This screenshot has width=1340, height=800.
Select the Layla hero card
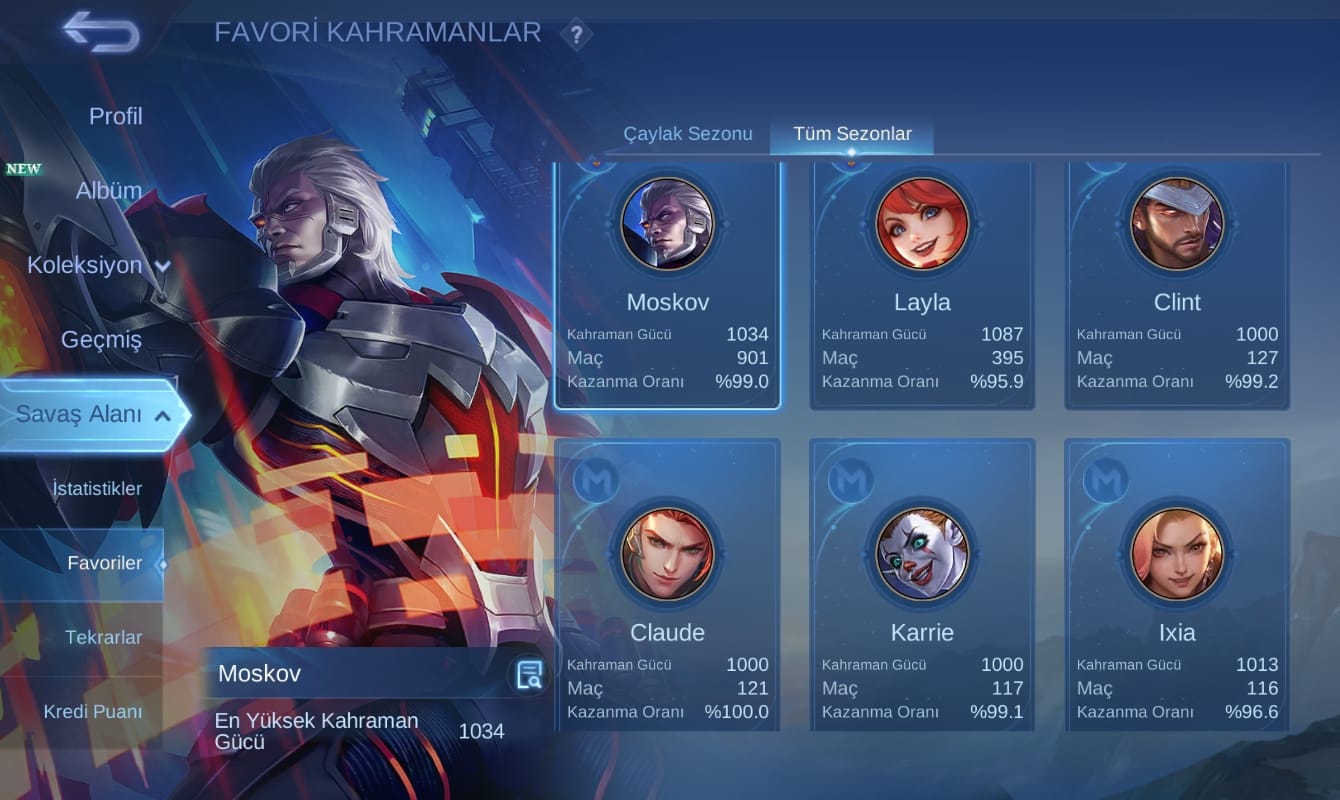pos(922,285)
